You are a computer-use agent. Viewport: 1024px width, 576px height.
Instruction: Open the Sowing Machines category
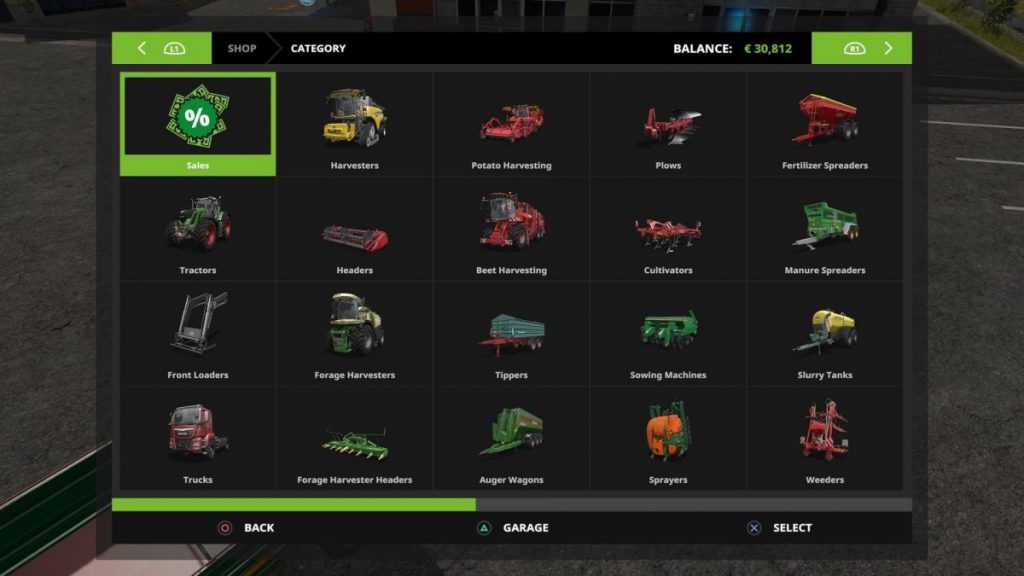tap(668, 334)
